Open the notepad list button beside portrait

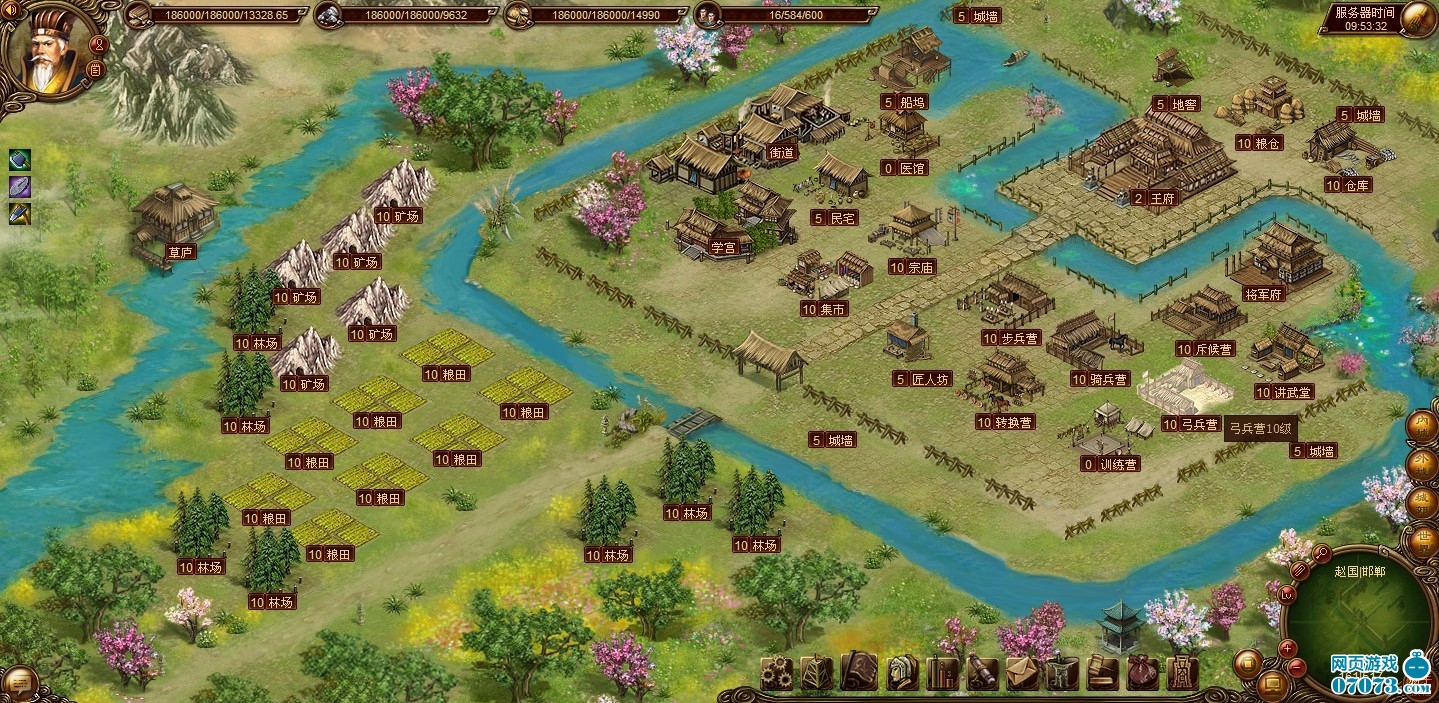[x=94, y=68]
